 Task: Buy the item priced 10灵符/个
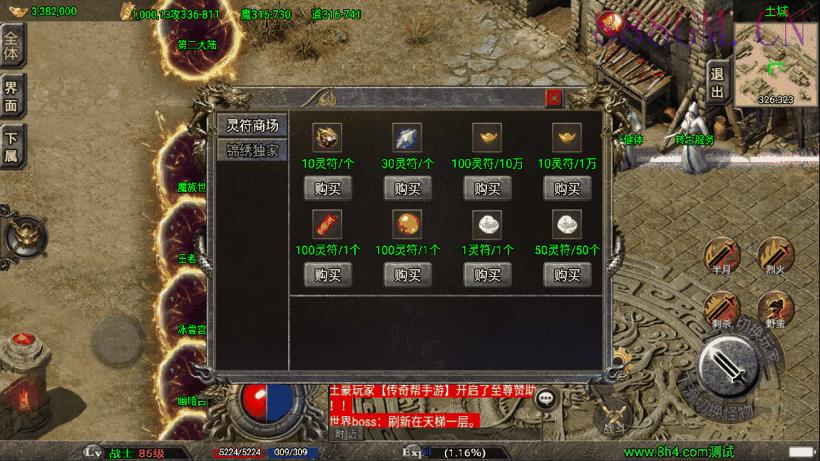click(x=328, y=188)
